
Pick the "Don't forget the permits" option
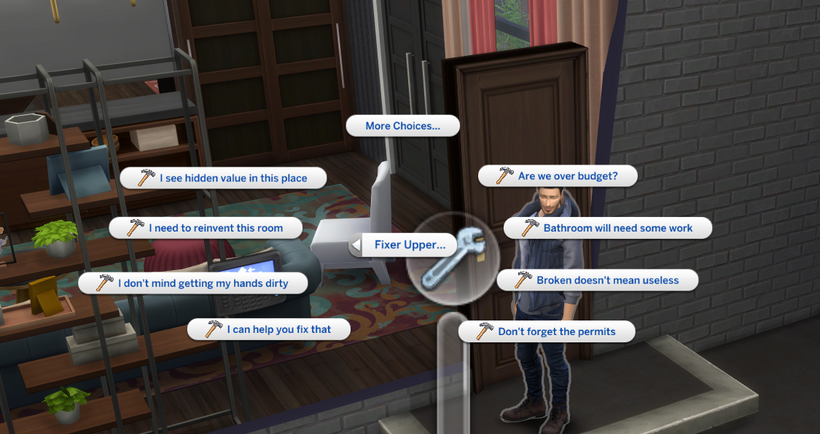[546, 331]
